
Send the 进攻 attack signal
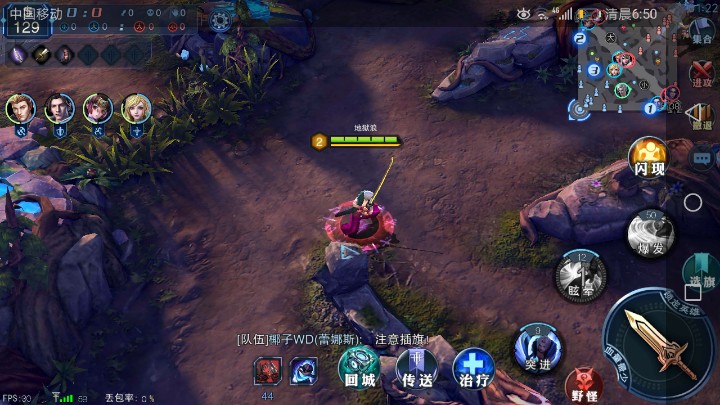[x=702, y=75]
